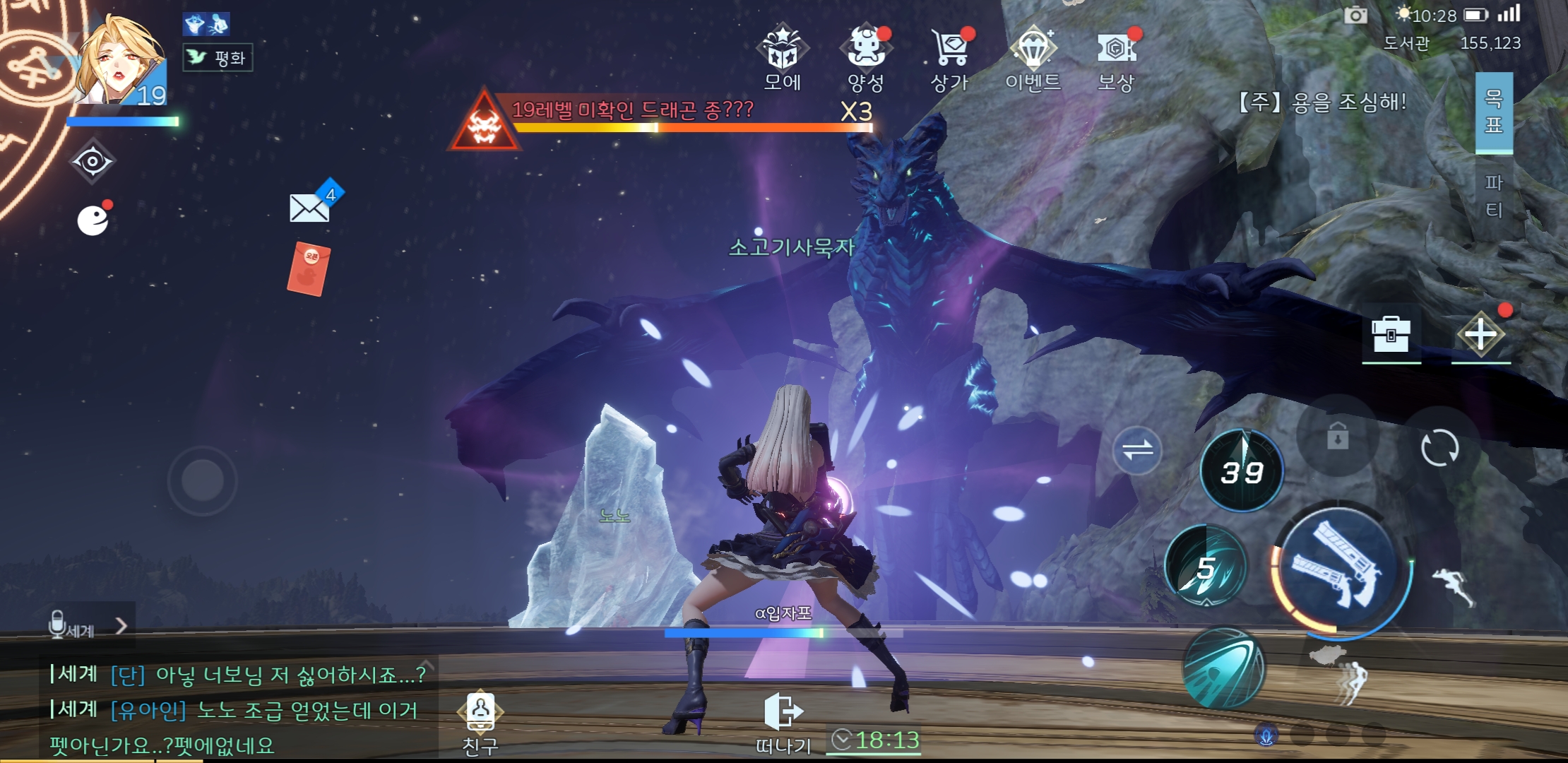Open the 양성 training menu
Image resolution: width=1568 pixels, height=763 pixels.
(x=866, y=58)
